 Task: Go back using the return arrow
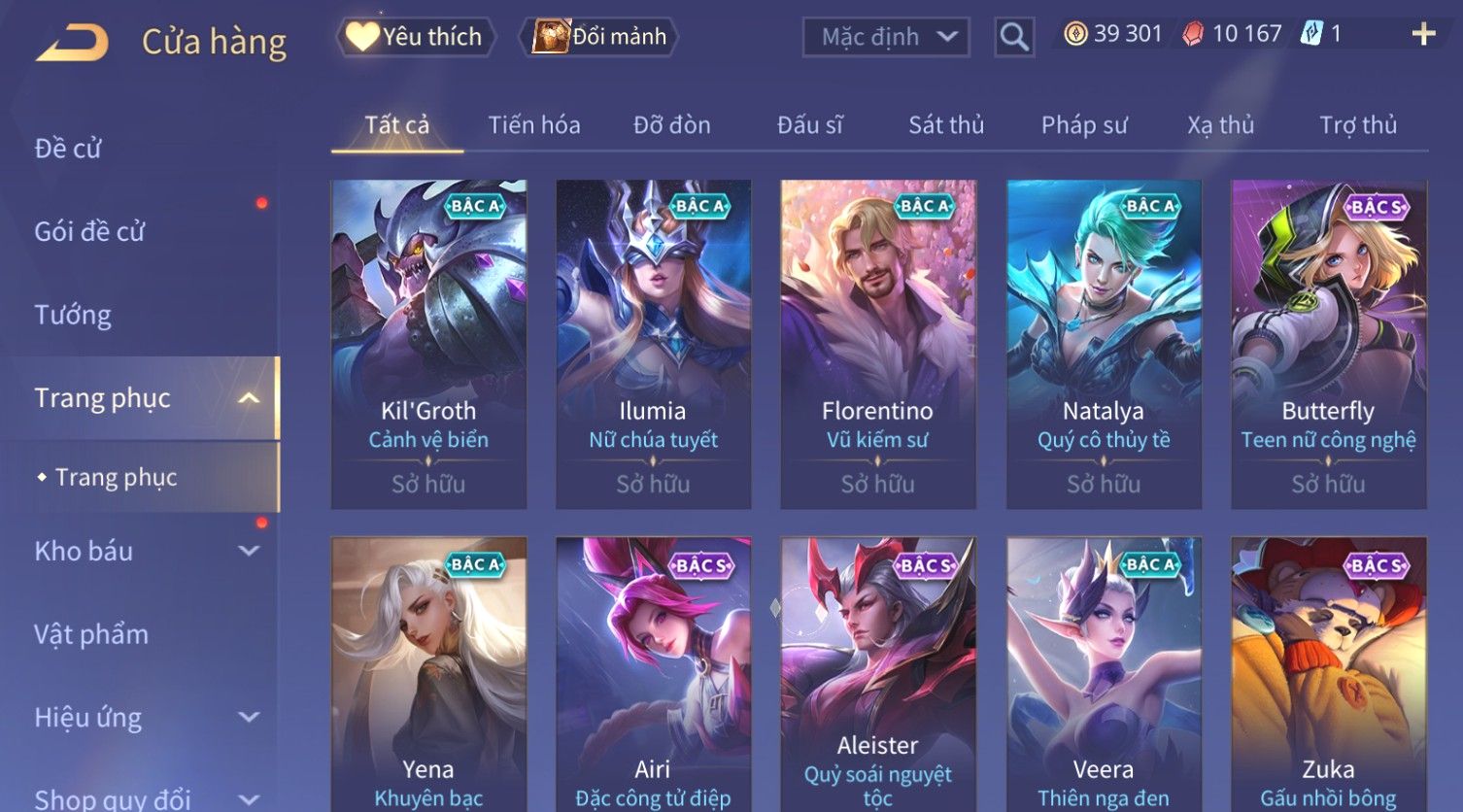[71, 42]
